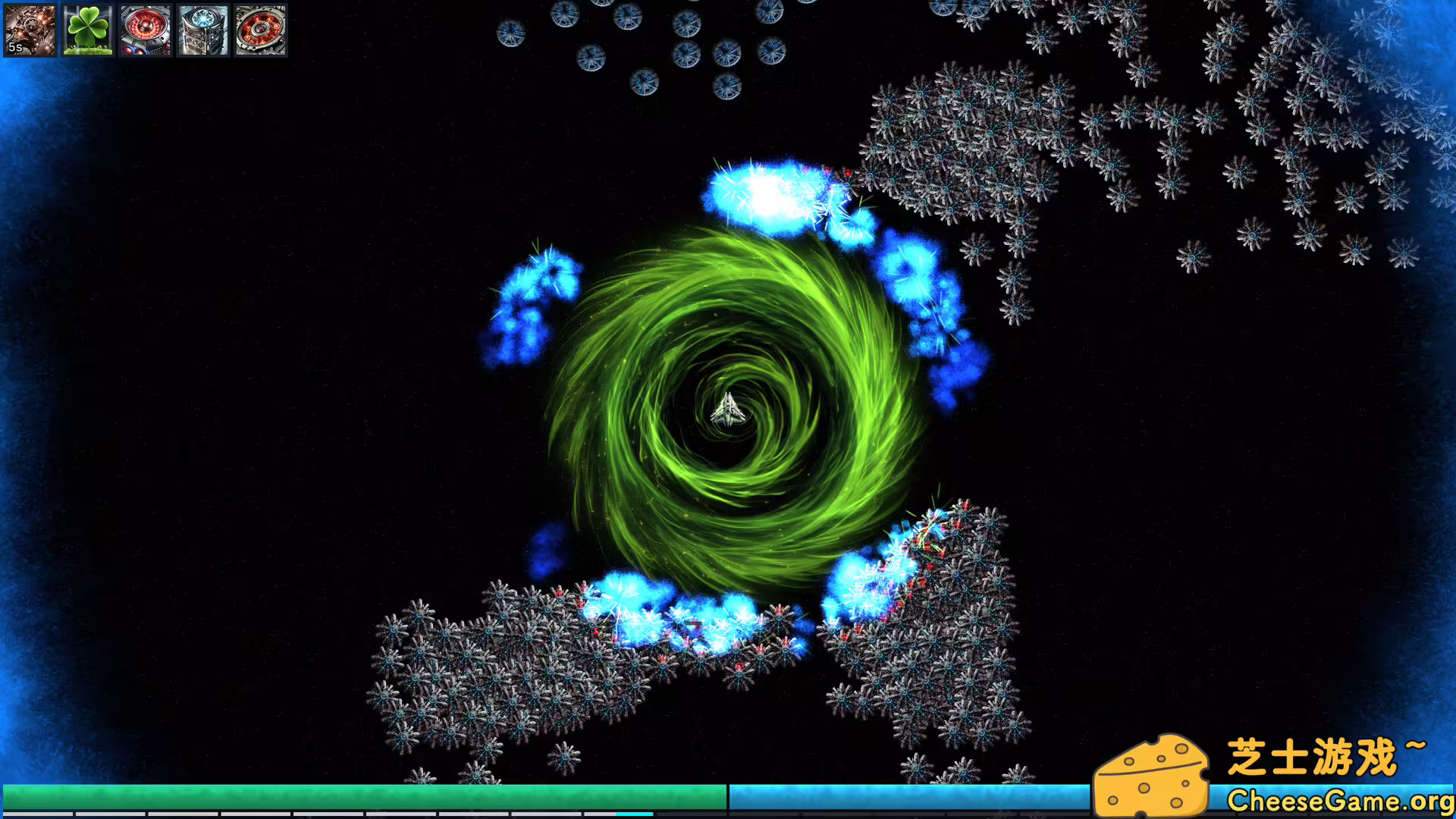Click the blue progress bar at bottom right

tap(910, 795)
